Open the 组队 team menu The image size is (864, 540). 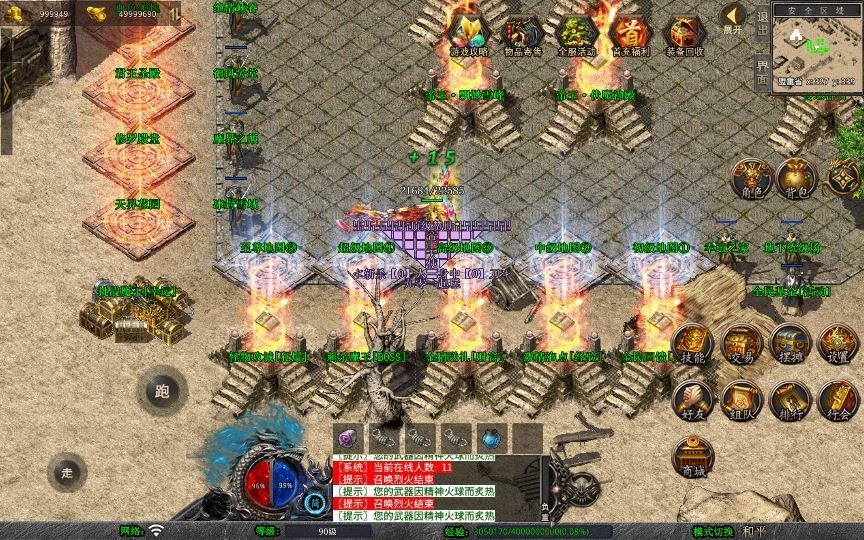pos(741,400)
